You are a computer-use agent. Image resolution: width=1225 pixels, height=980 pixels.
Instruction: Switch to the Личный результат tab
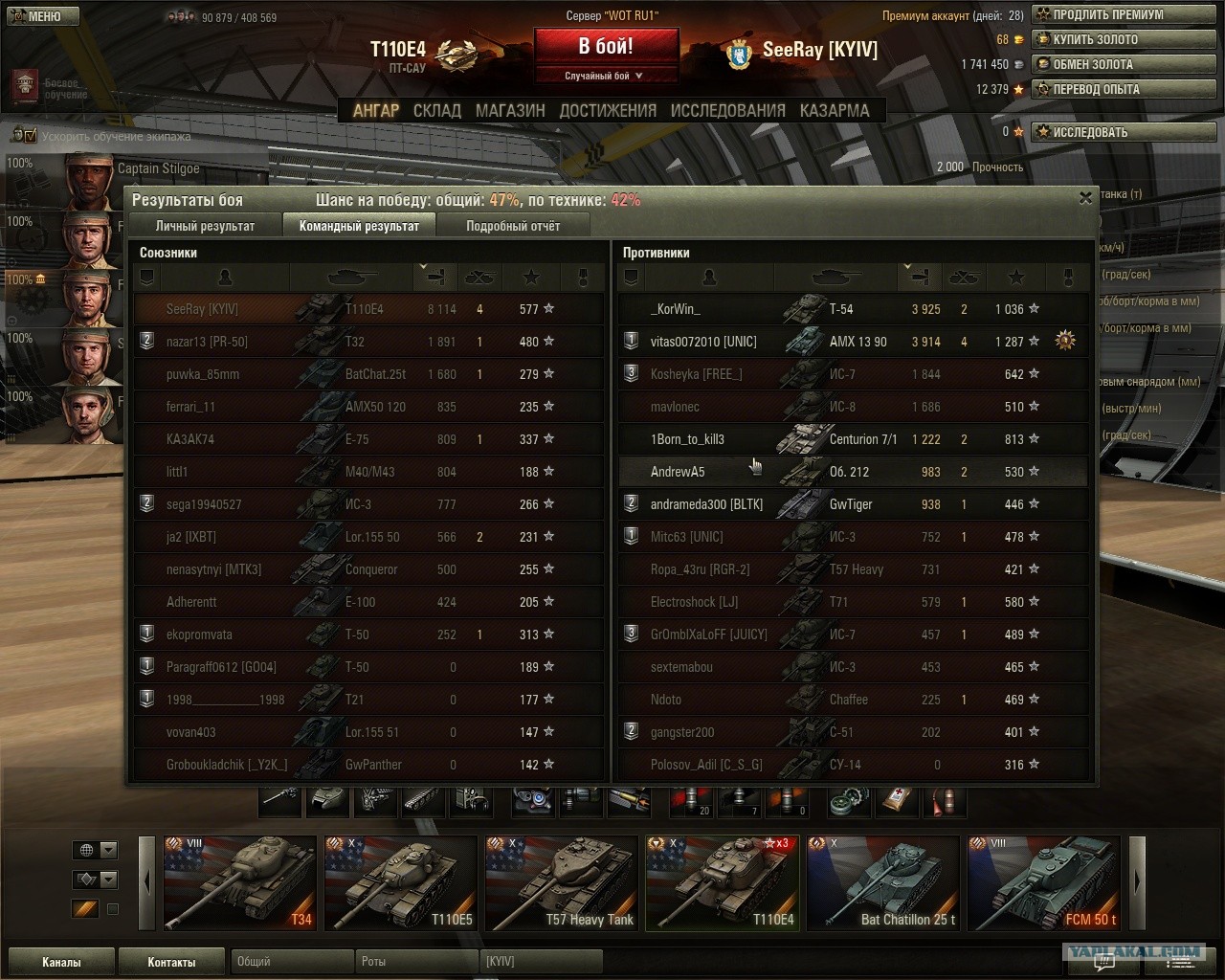(x=205, y=226)
